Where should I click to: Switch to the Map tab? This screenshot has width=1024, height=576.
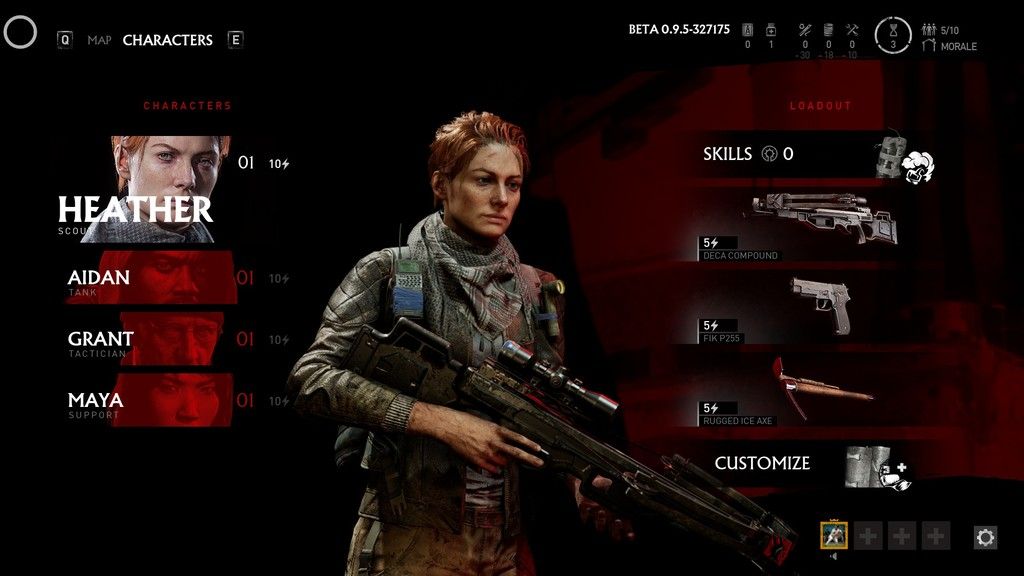99,40
